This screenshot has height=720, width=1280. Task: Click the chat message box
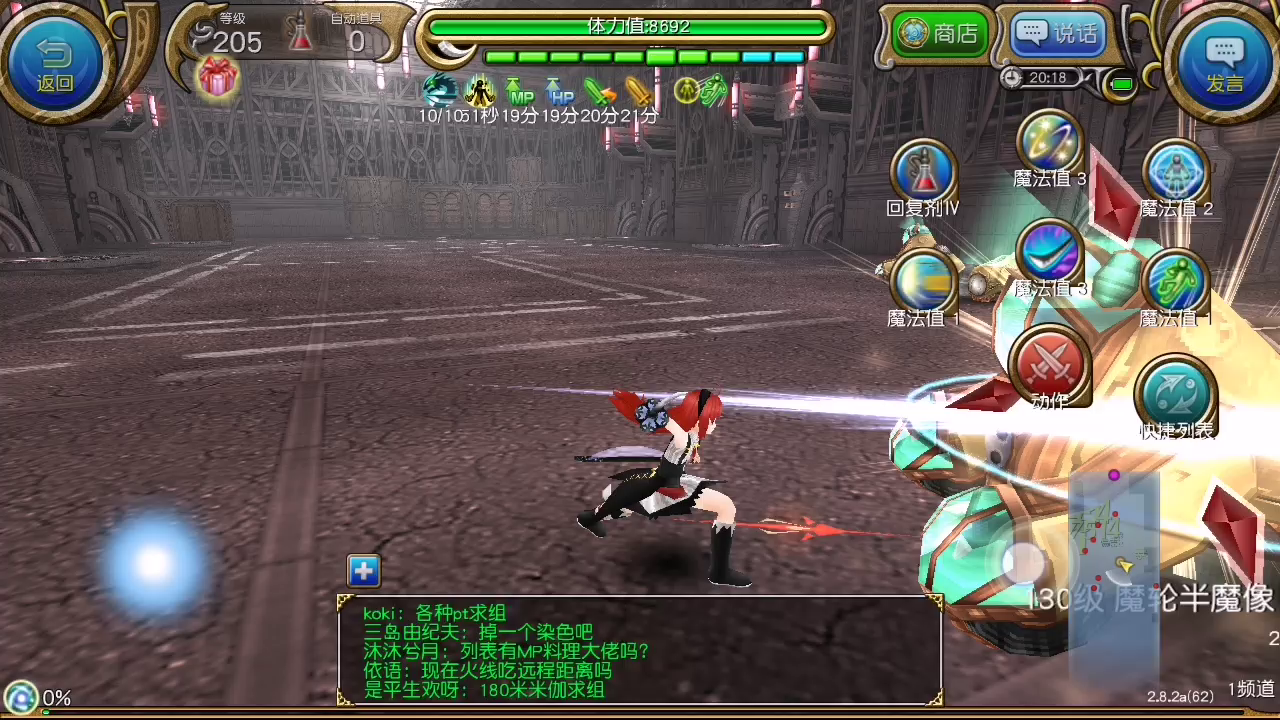click(x=640, y=650)
